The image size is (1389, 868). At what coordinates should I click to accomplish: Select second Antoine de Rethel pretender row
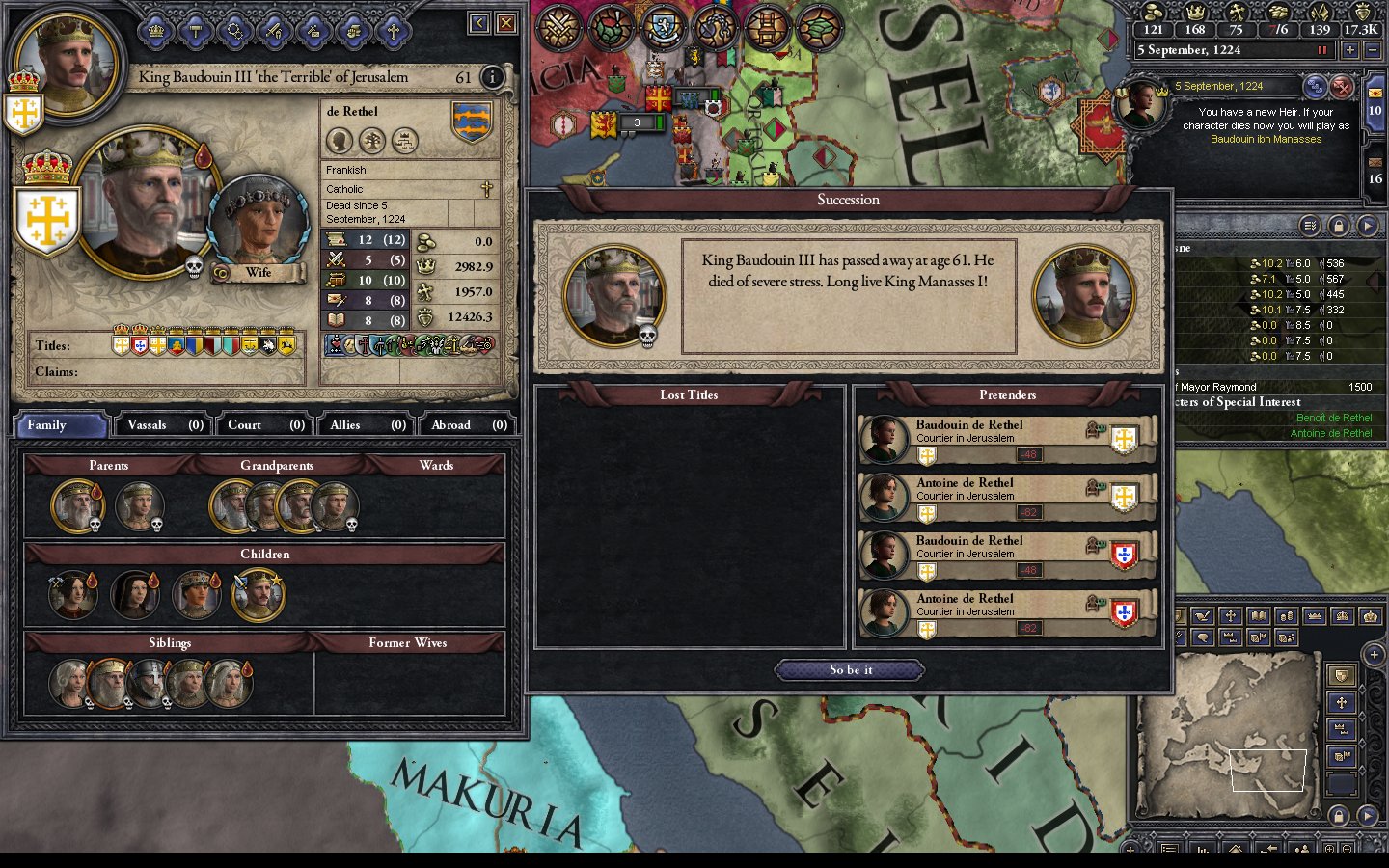coord(1006,612)
